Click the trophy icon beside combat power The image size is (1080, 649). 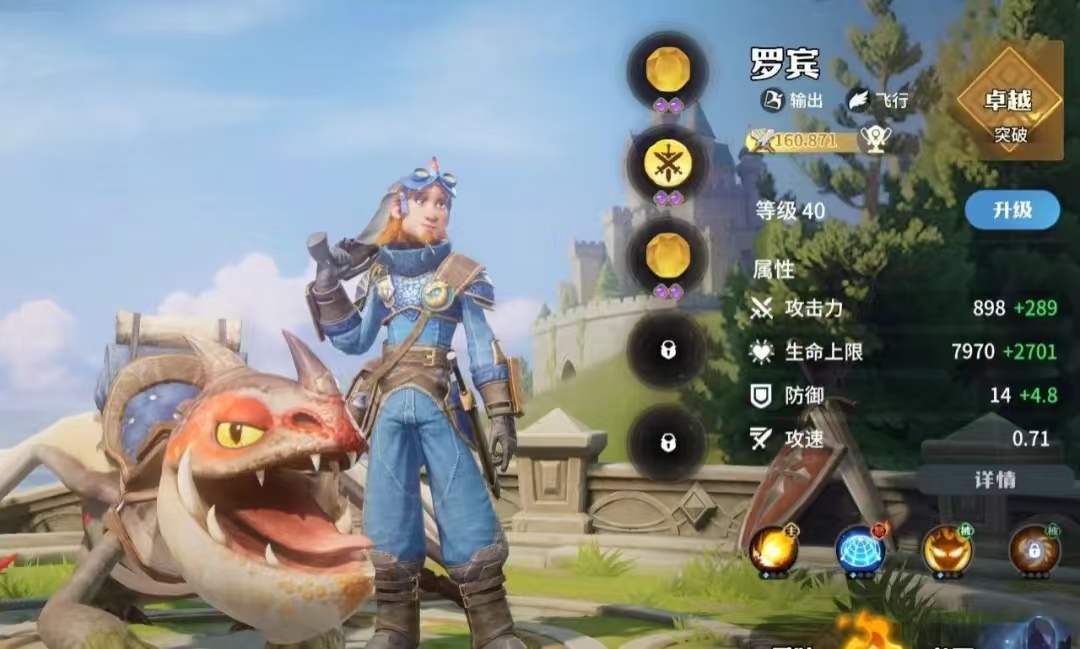876,141
